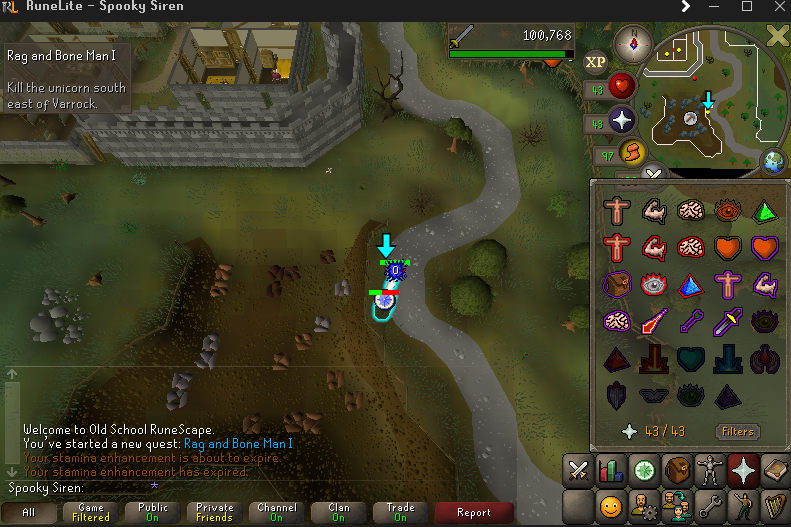Activate the Thick Skin prayer
The image size is (791, 527).
tap(616, 212)
